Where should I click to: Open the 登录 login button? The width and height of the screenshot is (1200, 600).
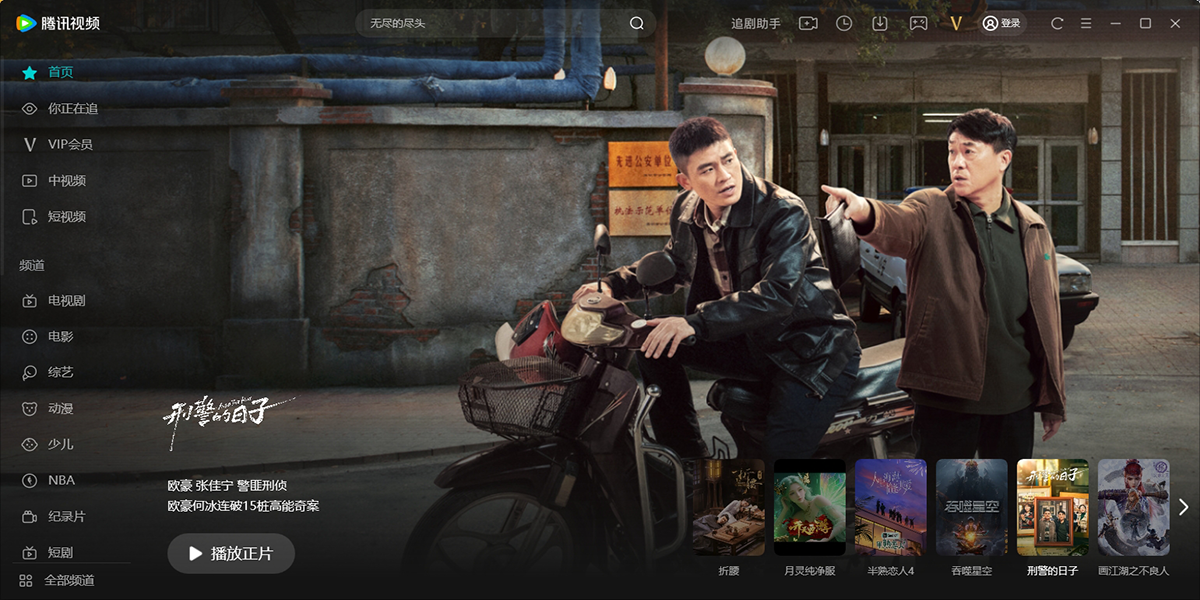1002,23
